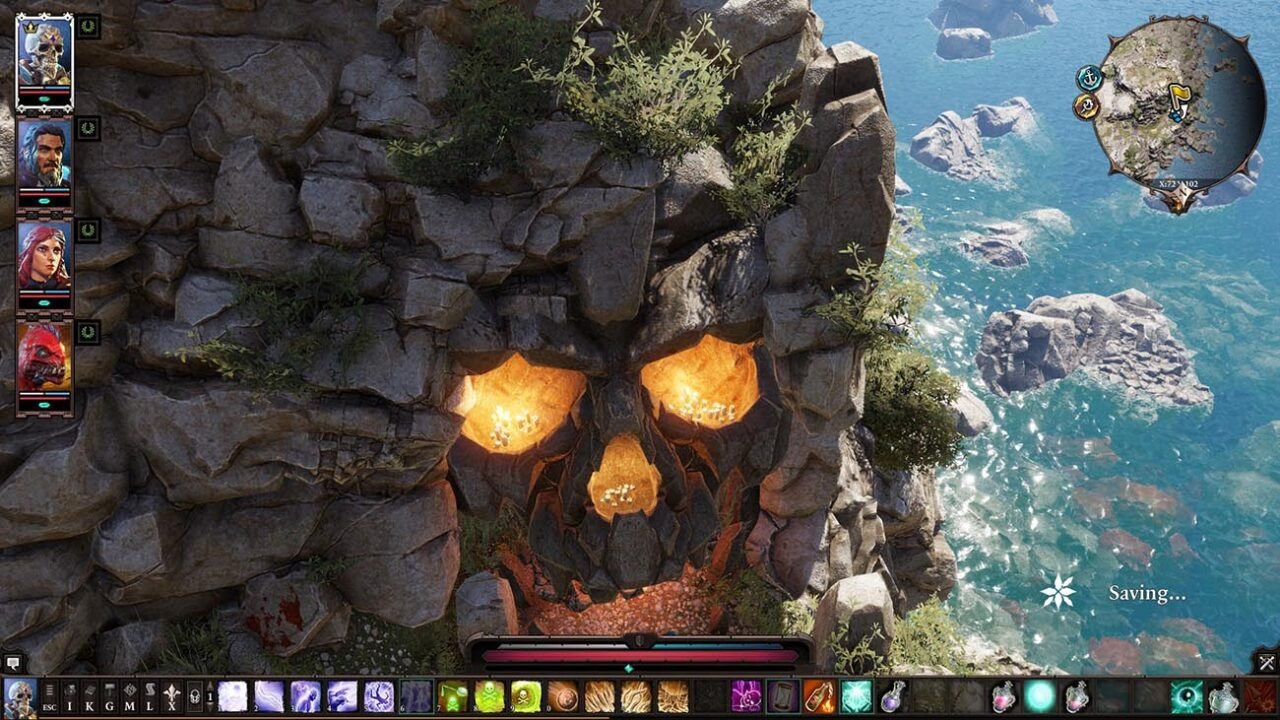Viewport: 1280px width, 720px height.
Task: Open the chat log speech bubble
Action: tap(13, 662)
